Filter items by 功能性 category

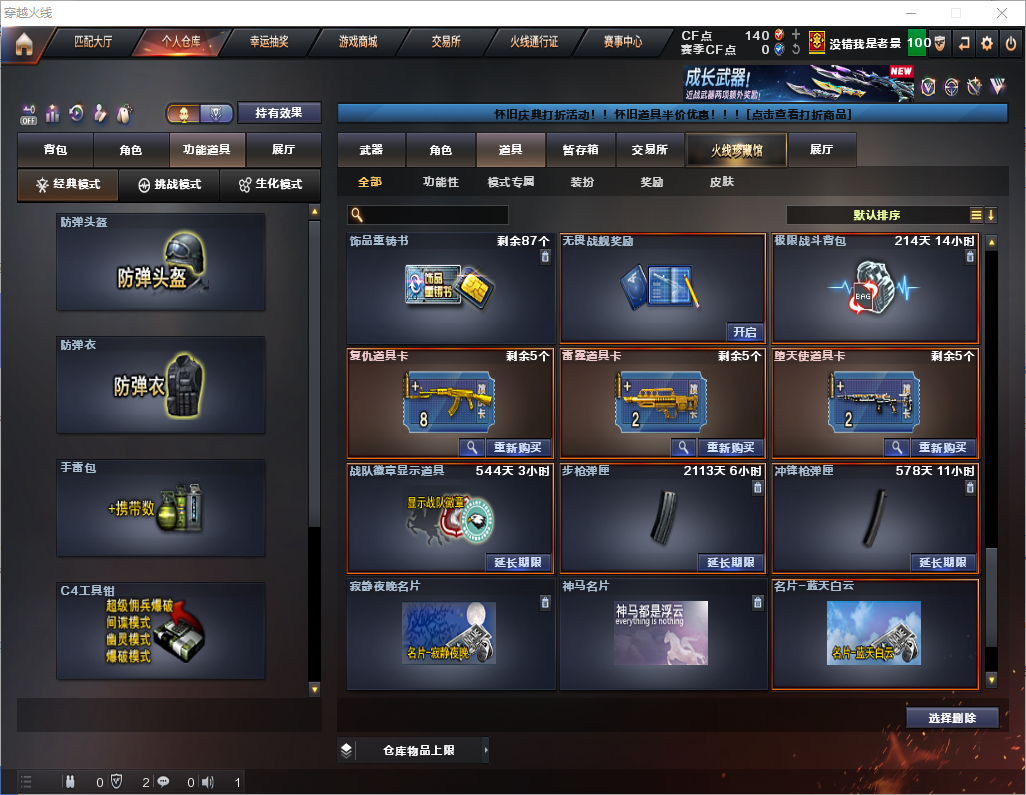(x=440, y=182)
